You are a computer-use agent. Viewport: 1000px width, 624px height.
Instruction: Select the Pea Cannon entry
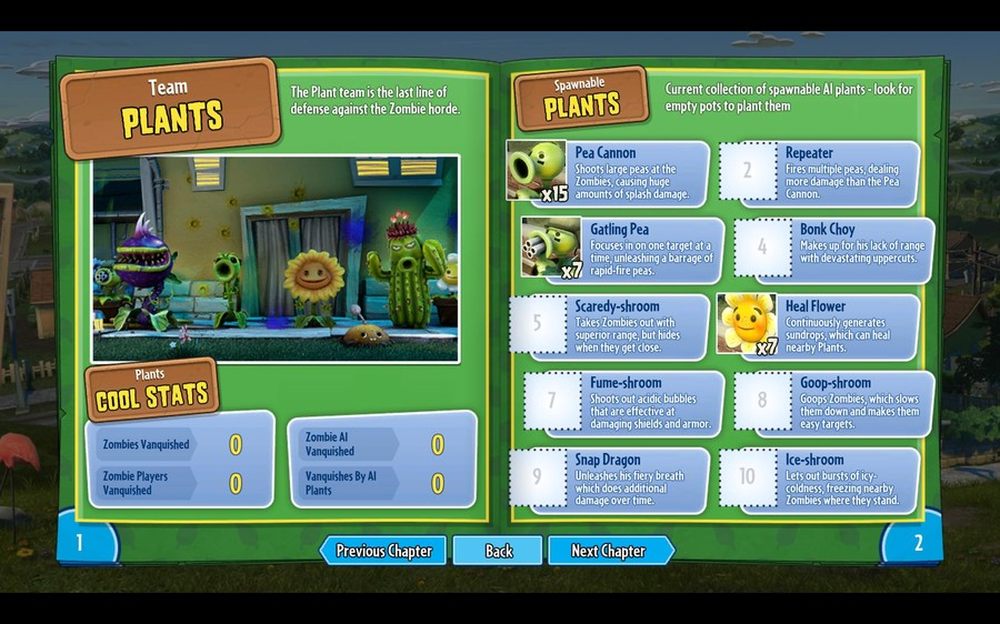point(610,174)
